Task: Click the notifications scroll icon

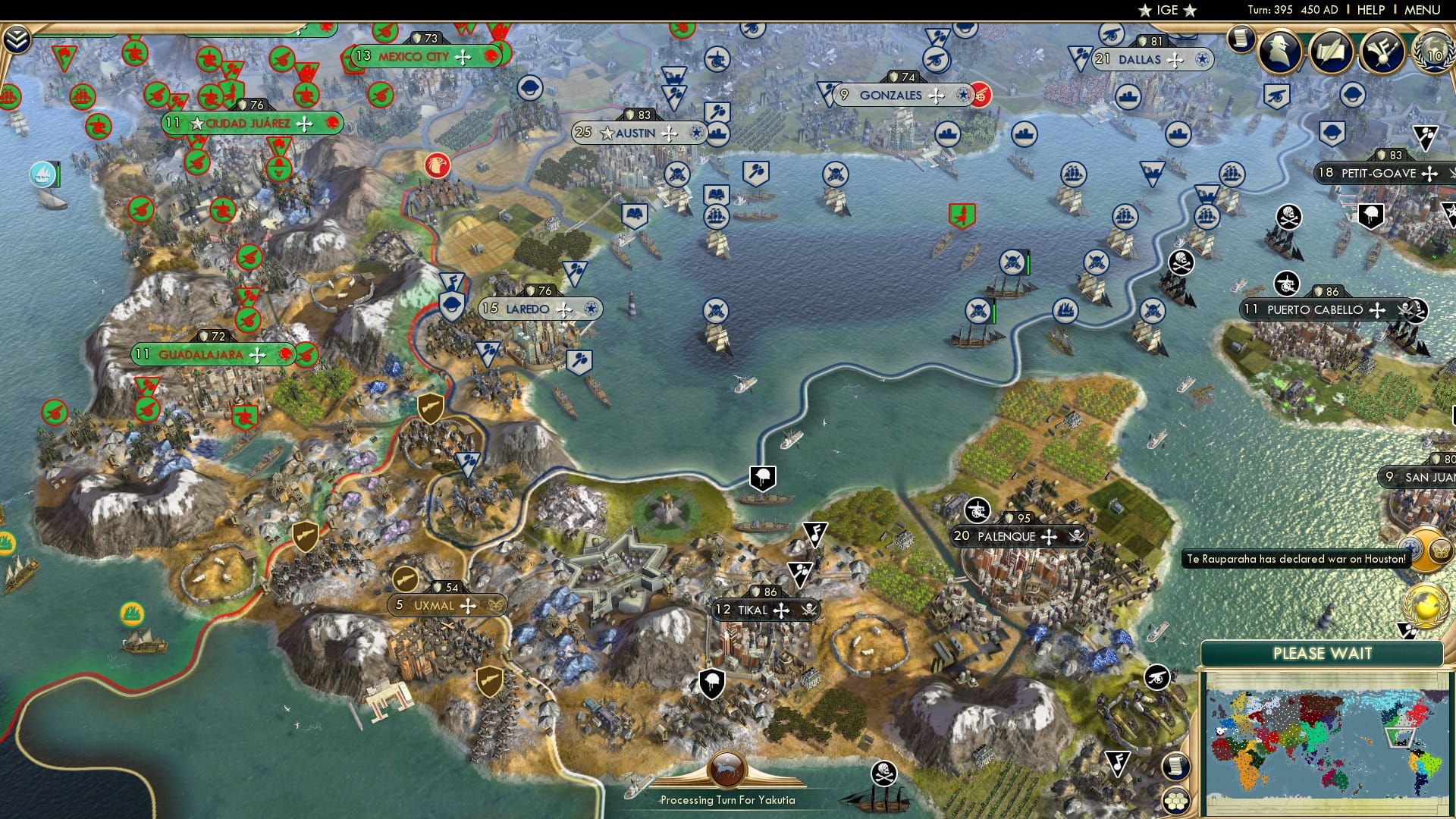Action: point(1241,40)
